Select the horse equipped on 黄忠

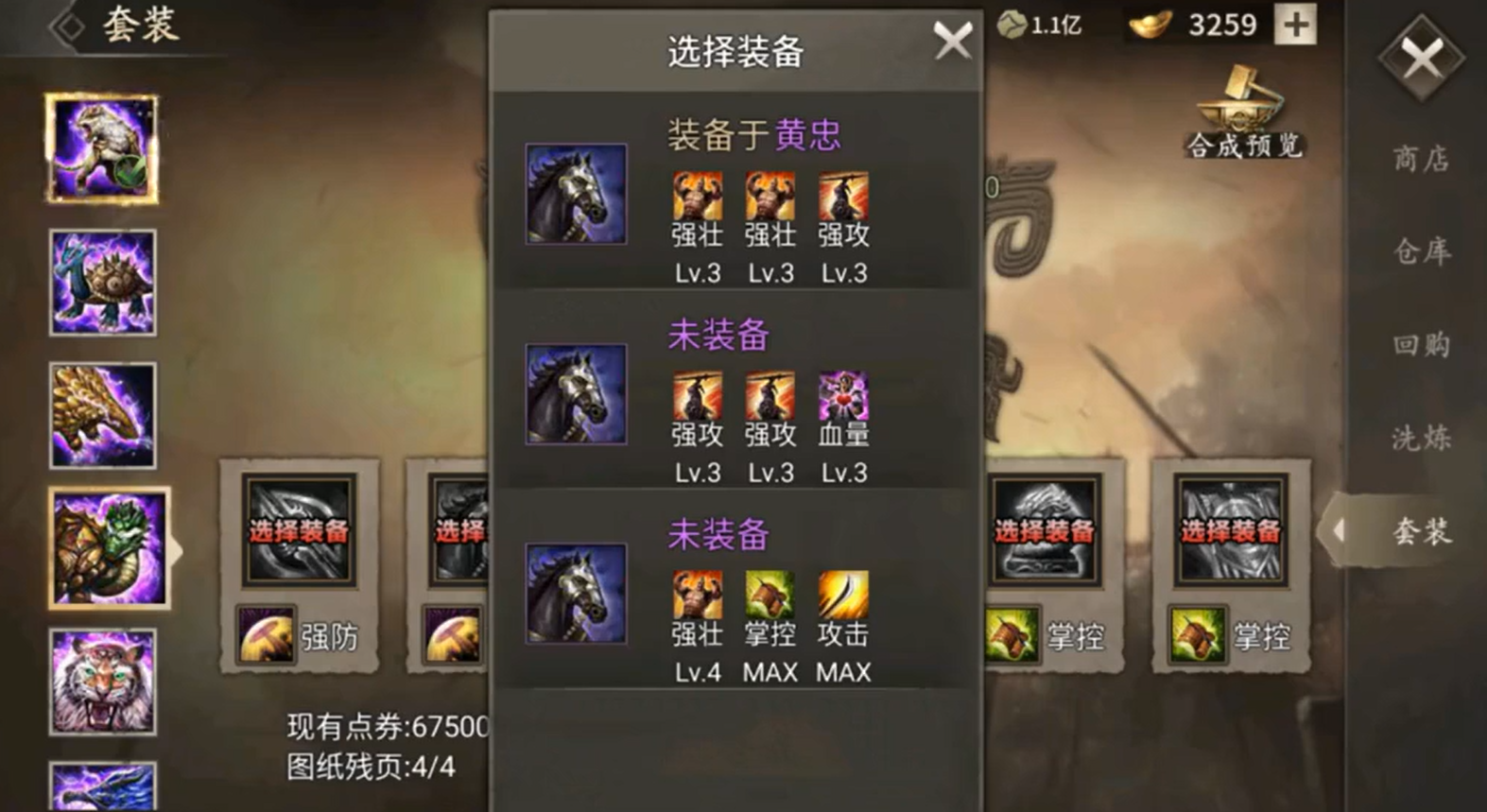576,196
